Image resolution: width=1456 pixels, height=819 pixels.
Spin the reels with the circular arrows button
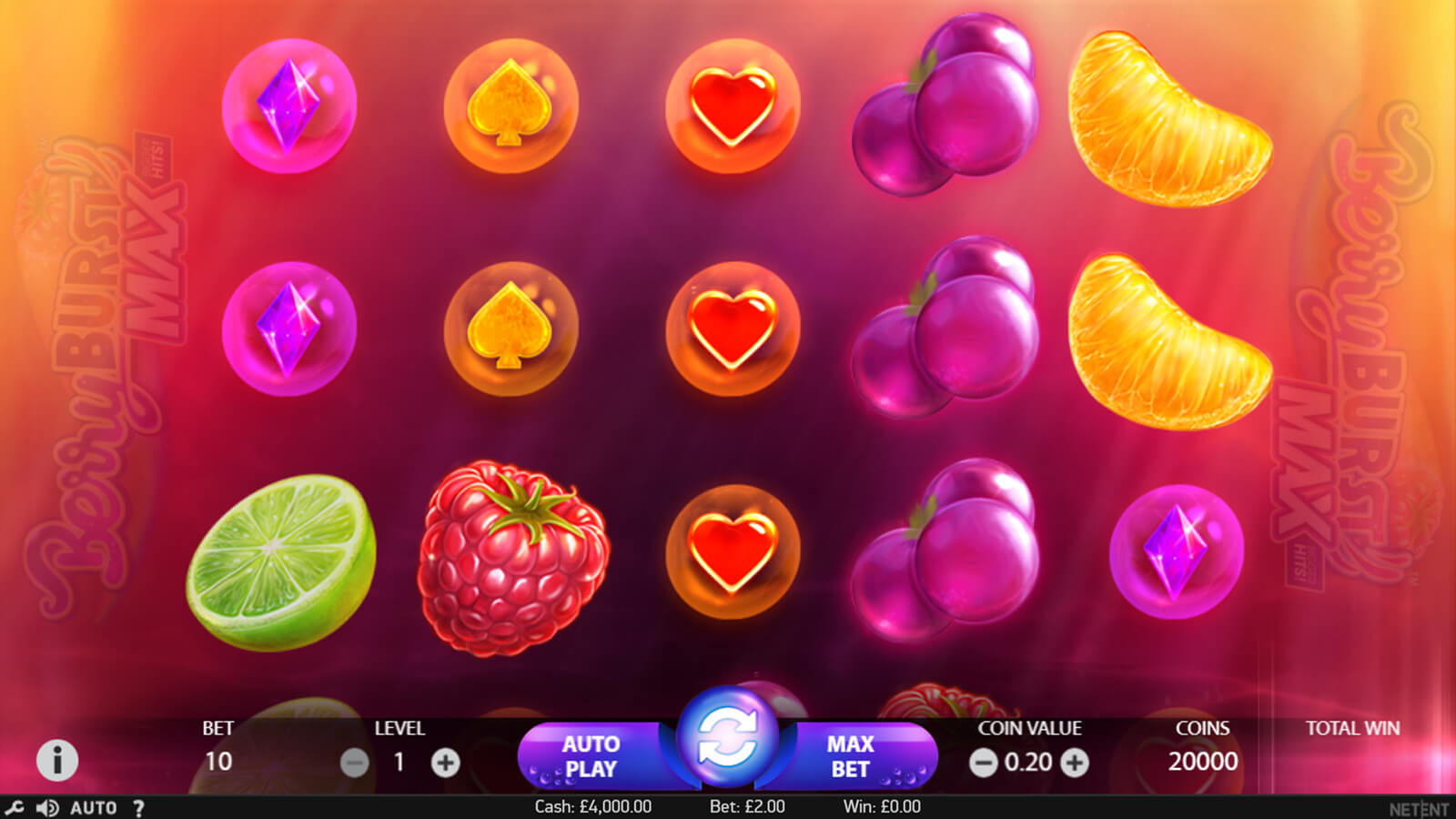727,737
